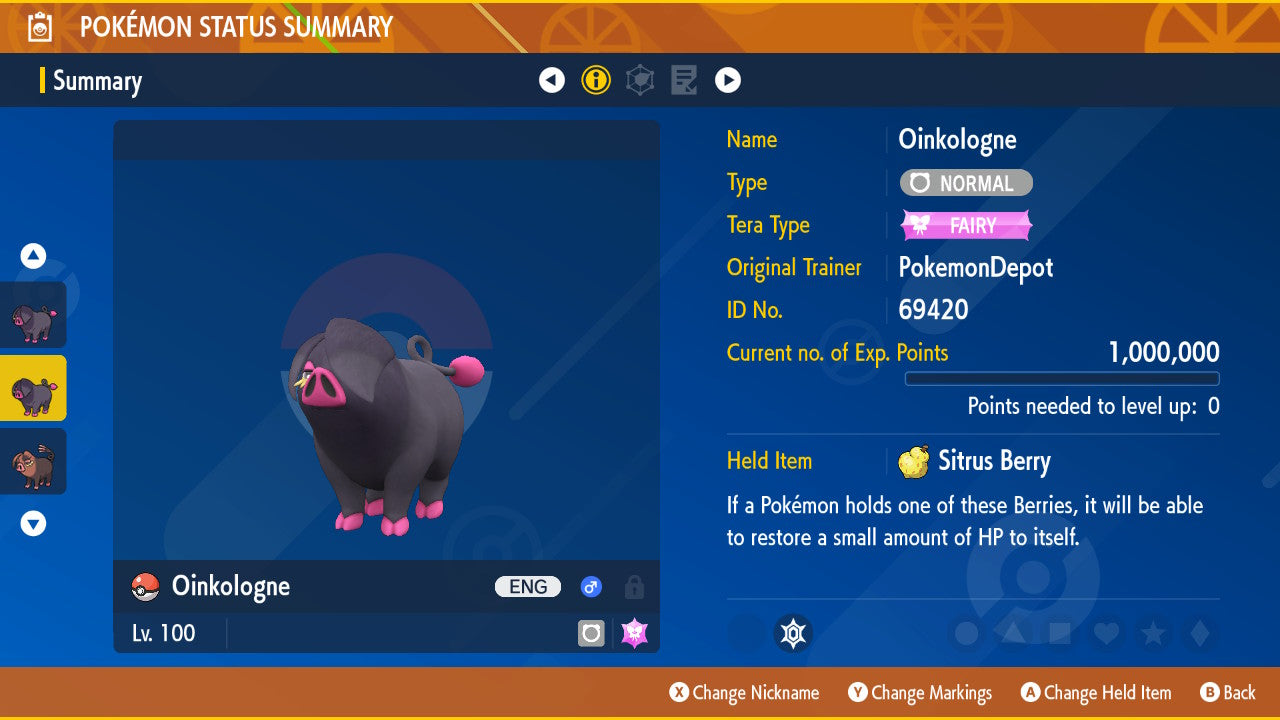Go to next summary page arrow
Screen dimensions: 1280x720
point(728,80)
